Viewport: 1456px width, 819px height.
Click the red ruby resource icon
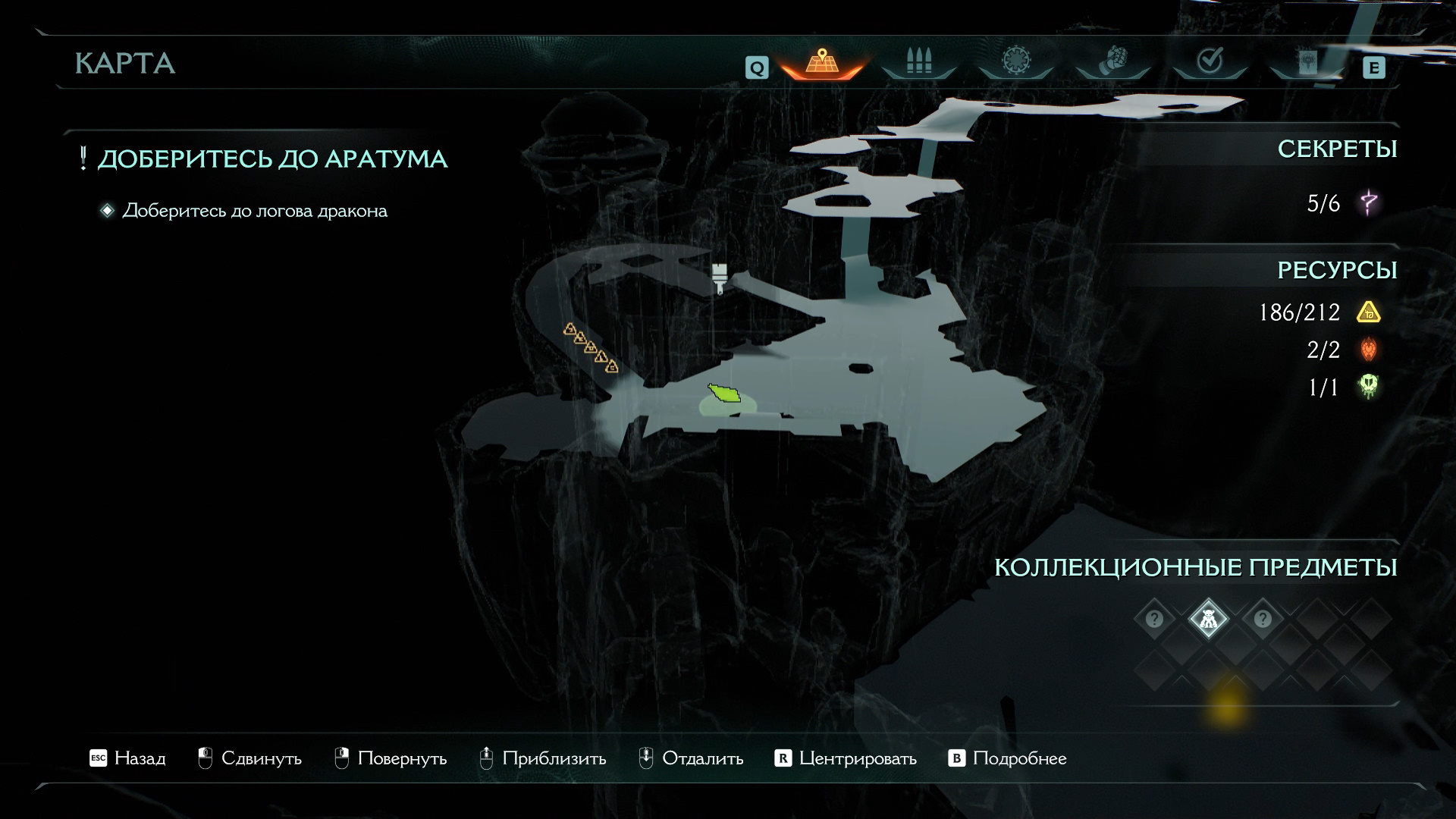[x=1369, y=350]
